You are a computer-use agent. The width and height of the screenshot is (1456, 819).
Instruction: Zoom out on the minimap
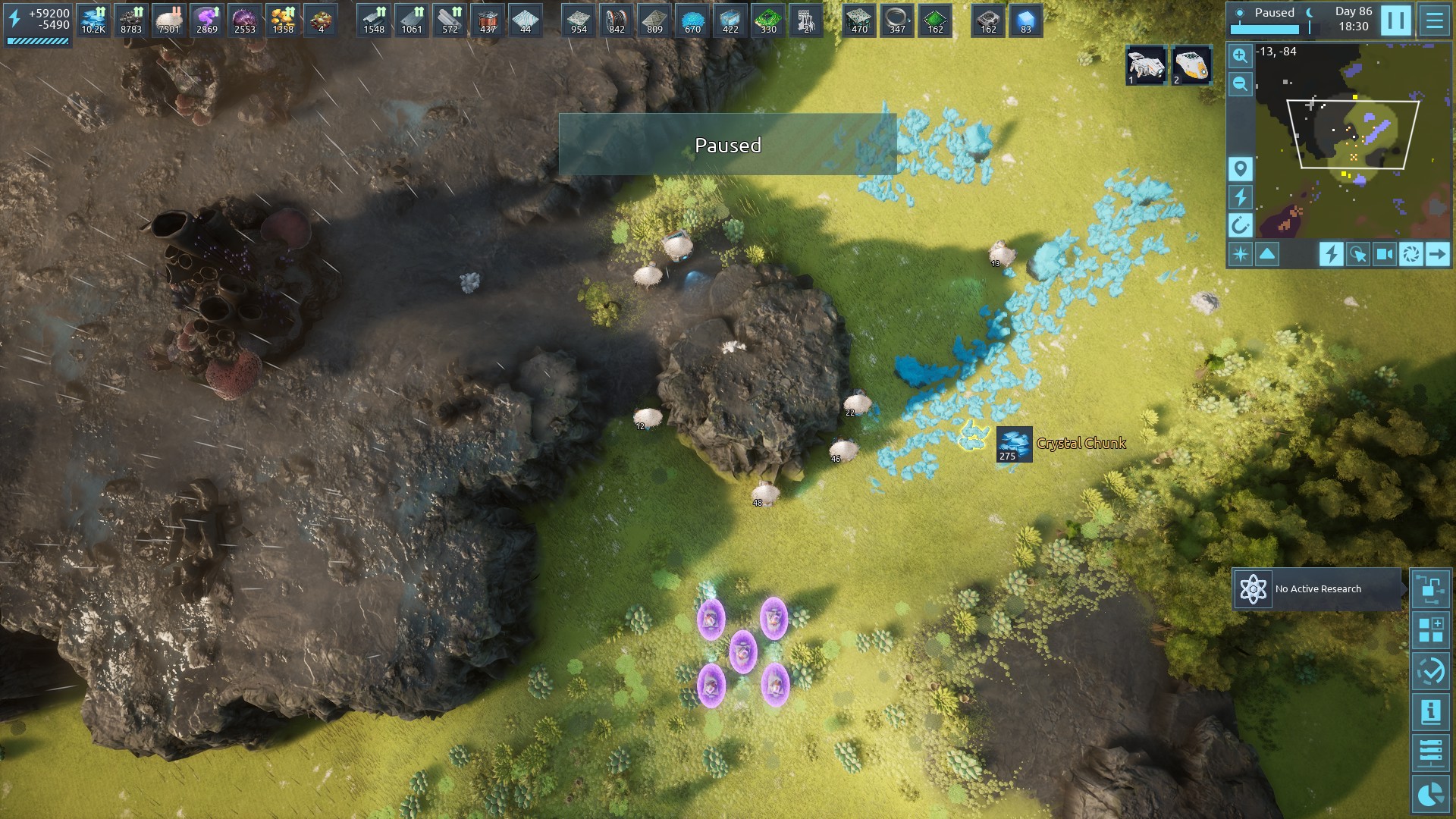coord(1240,83)
